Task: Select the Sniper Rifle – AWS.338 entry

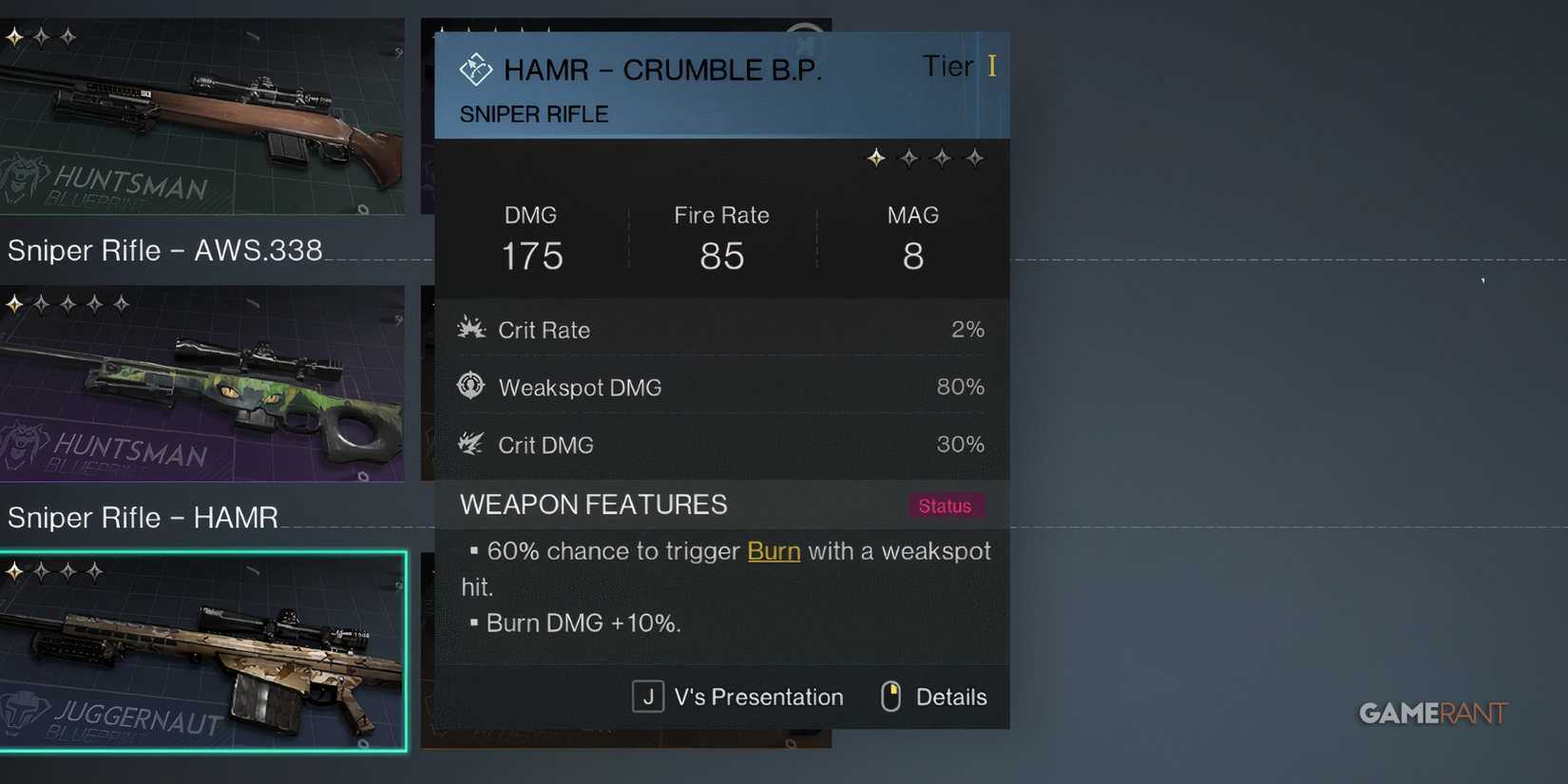Action: (x=165, y=250)
